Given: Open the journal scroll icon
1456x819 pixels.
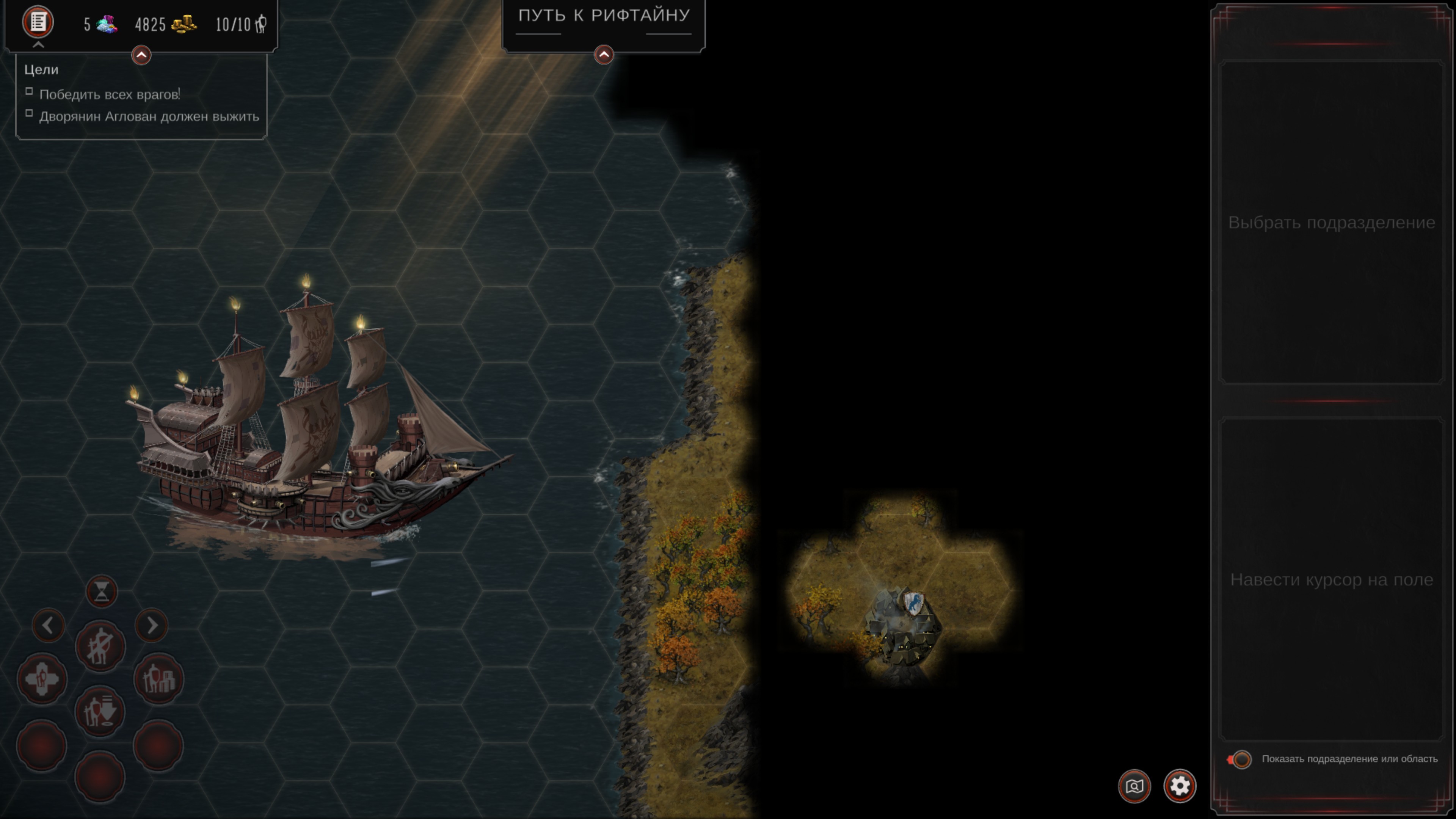Looking at the screenshot, I should coord(38,23).
